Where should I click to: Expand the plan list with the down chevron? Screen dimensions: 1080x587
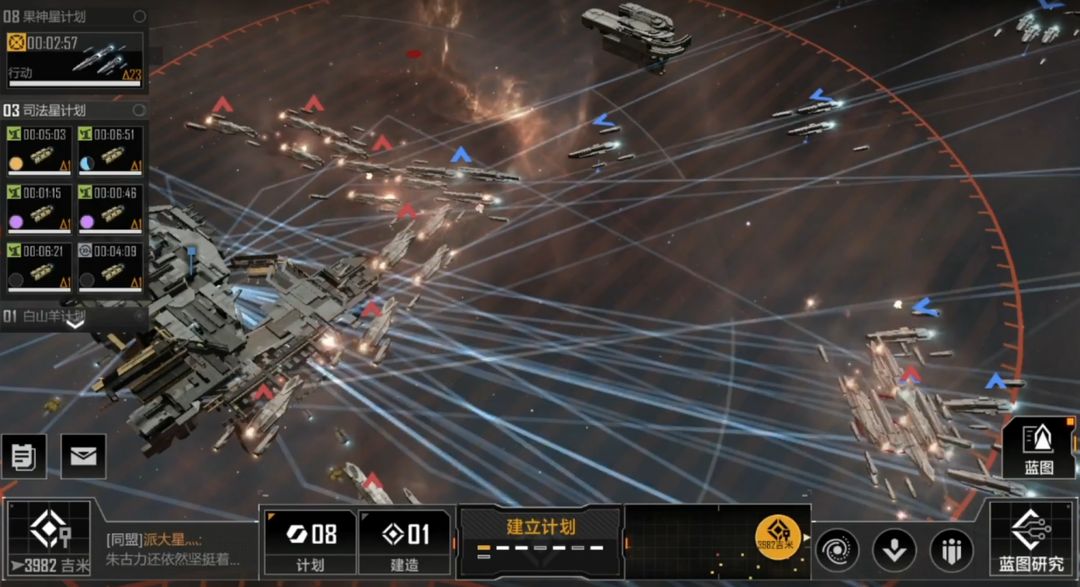click(75, 322)
